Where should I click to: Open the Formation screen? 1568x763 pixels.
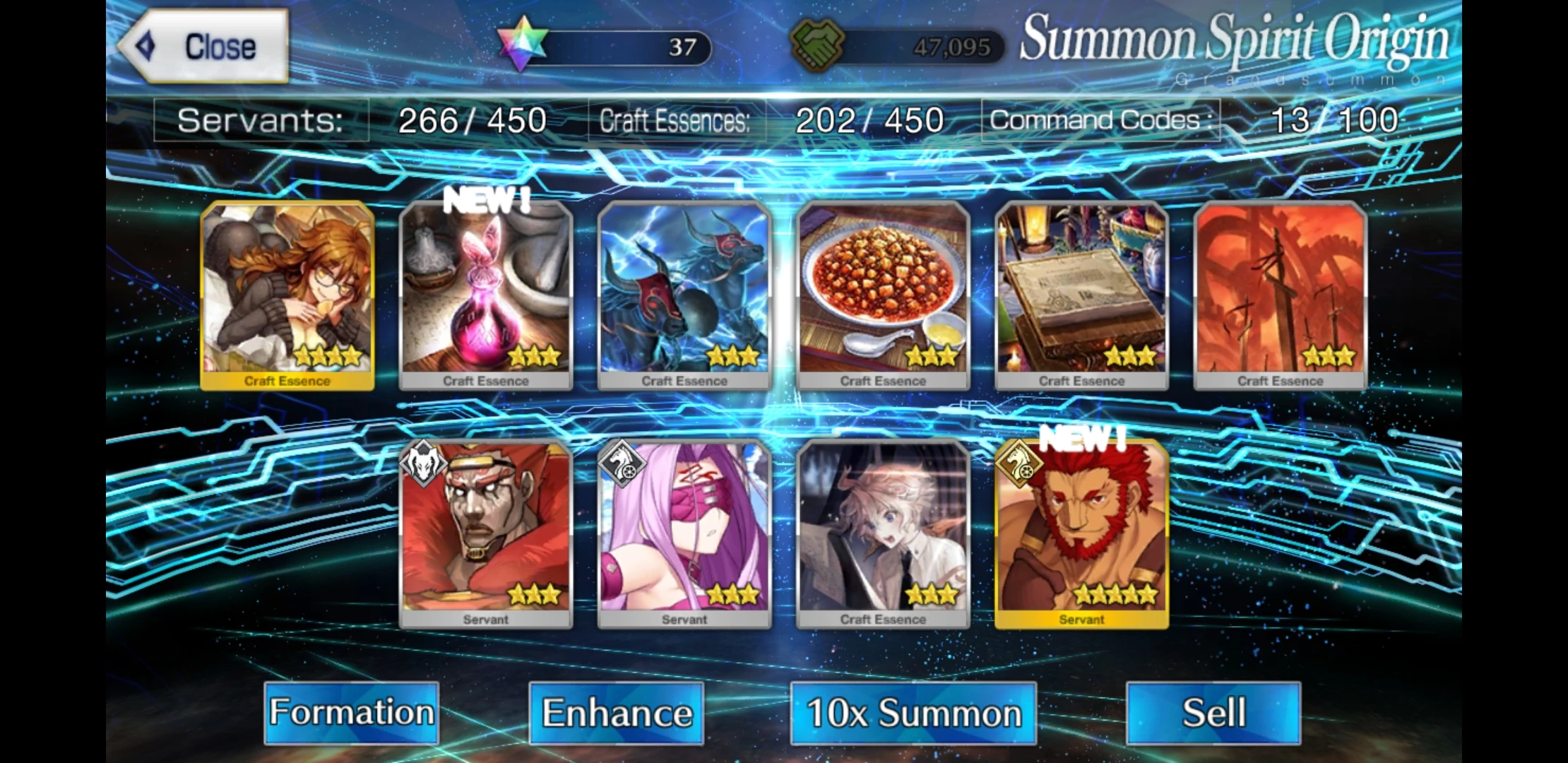point(351,712)
